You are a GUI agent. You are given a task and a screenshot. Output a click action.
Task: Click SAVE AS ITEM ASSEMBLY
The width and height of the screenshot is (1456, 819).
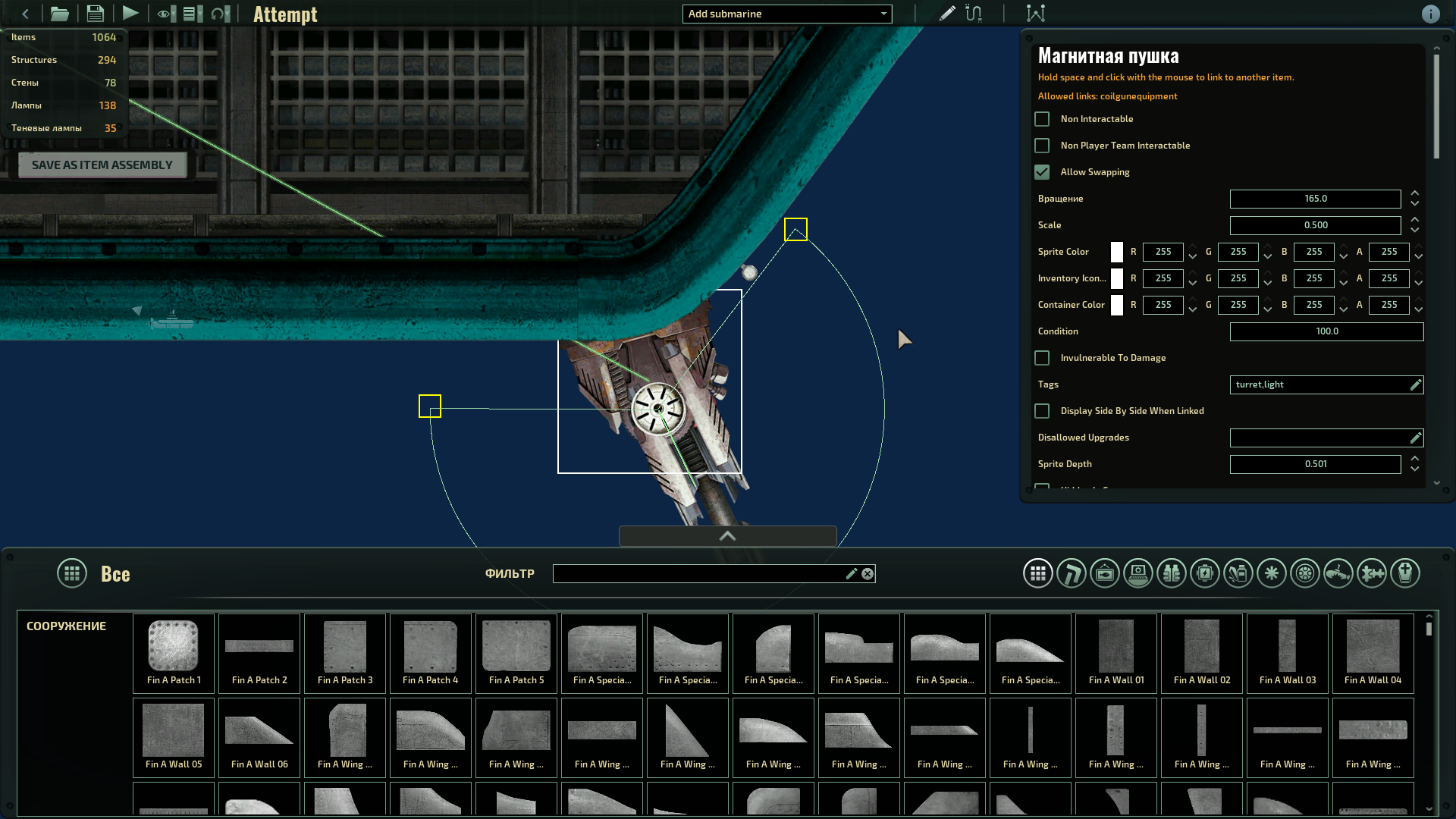102,165
